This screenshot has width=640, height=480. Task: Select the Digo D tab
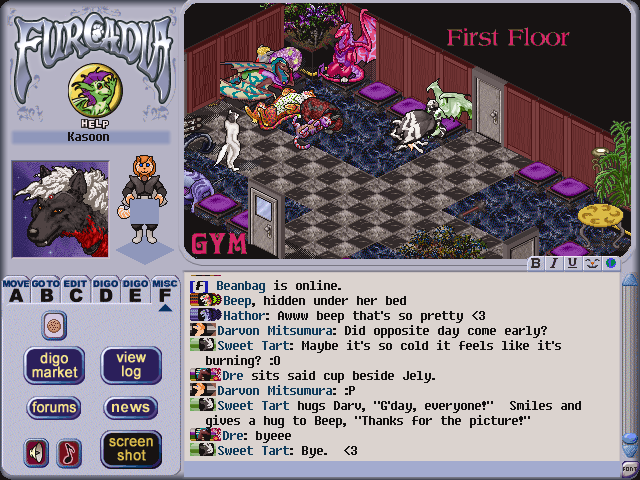click(106, 290)
